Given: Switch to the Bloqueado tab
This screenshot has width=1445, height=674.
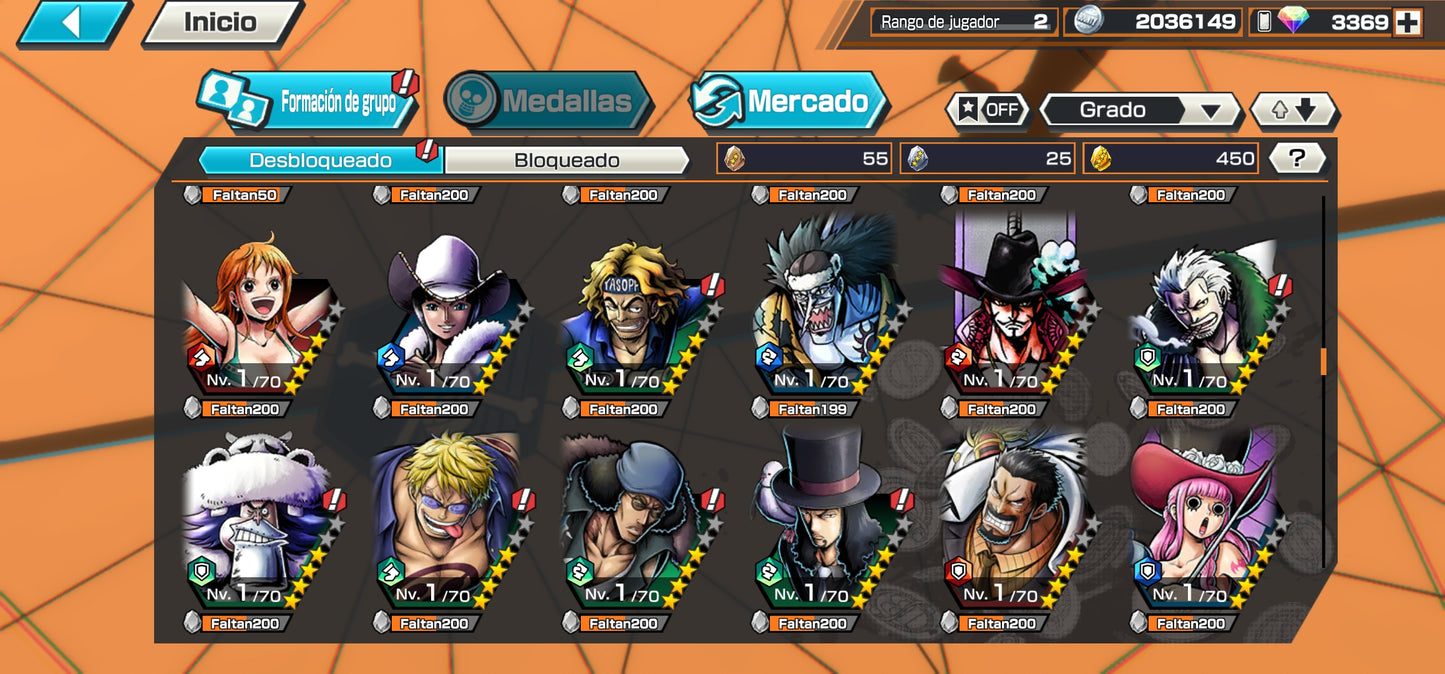Looking at the screenshot, I should click(566, 160).
